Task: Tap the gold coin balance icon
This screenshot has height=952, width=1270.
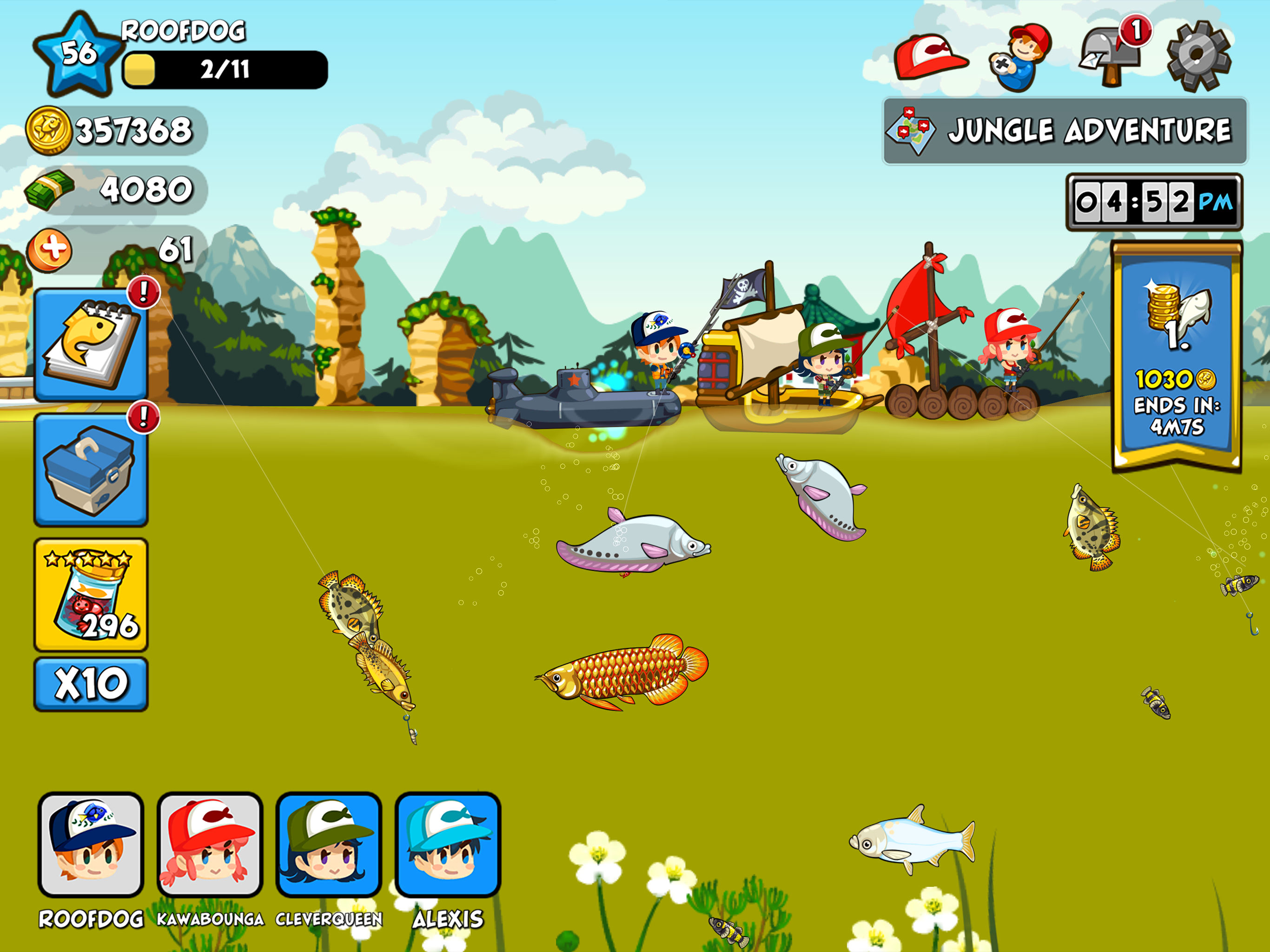Action: coord(49,131)
